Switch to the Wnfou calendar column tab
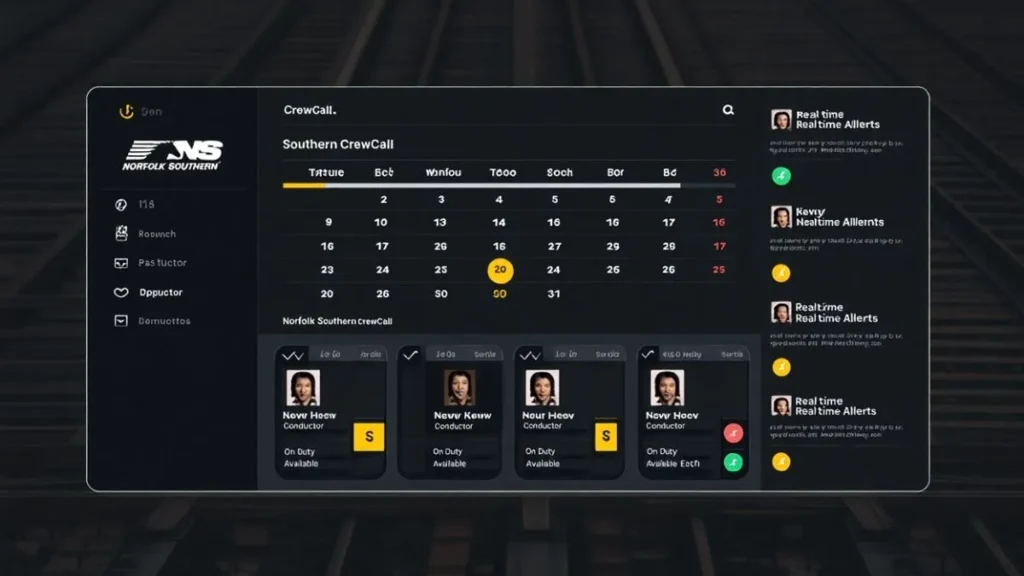Screen dimensions: 1024x576 click(443, 172)
